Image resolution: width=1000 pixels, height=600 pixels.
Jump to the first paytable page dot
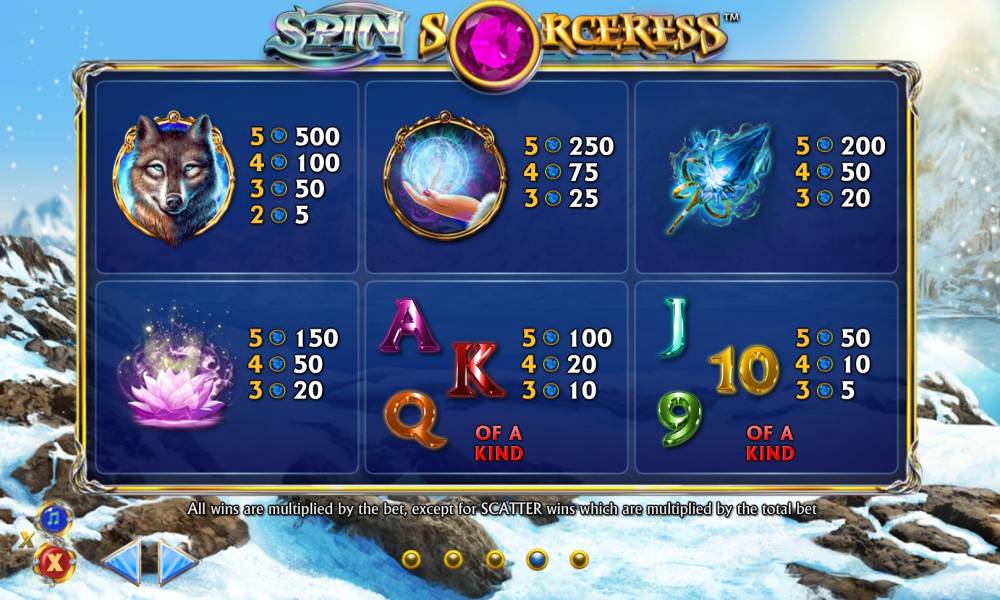[x=411, y=559]
